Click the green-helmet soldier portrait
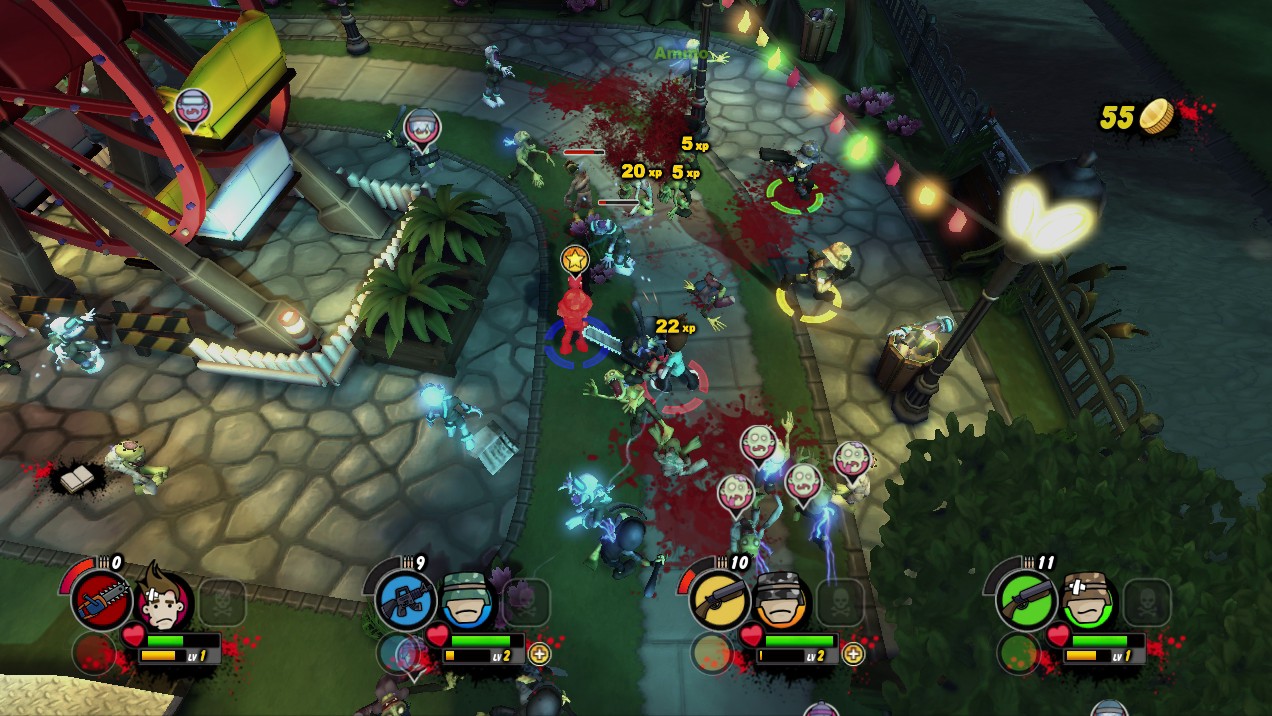 466,600
